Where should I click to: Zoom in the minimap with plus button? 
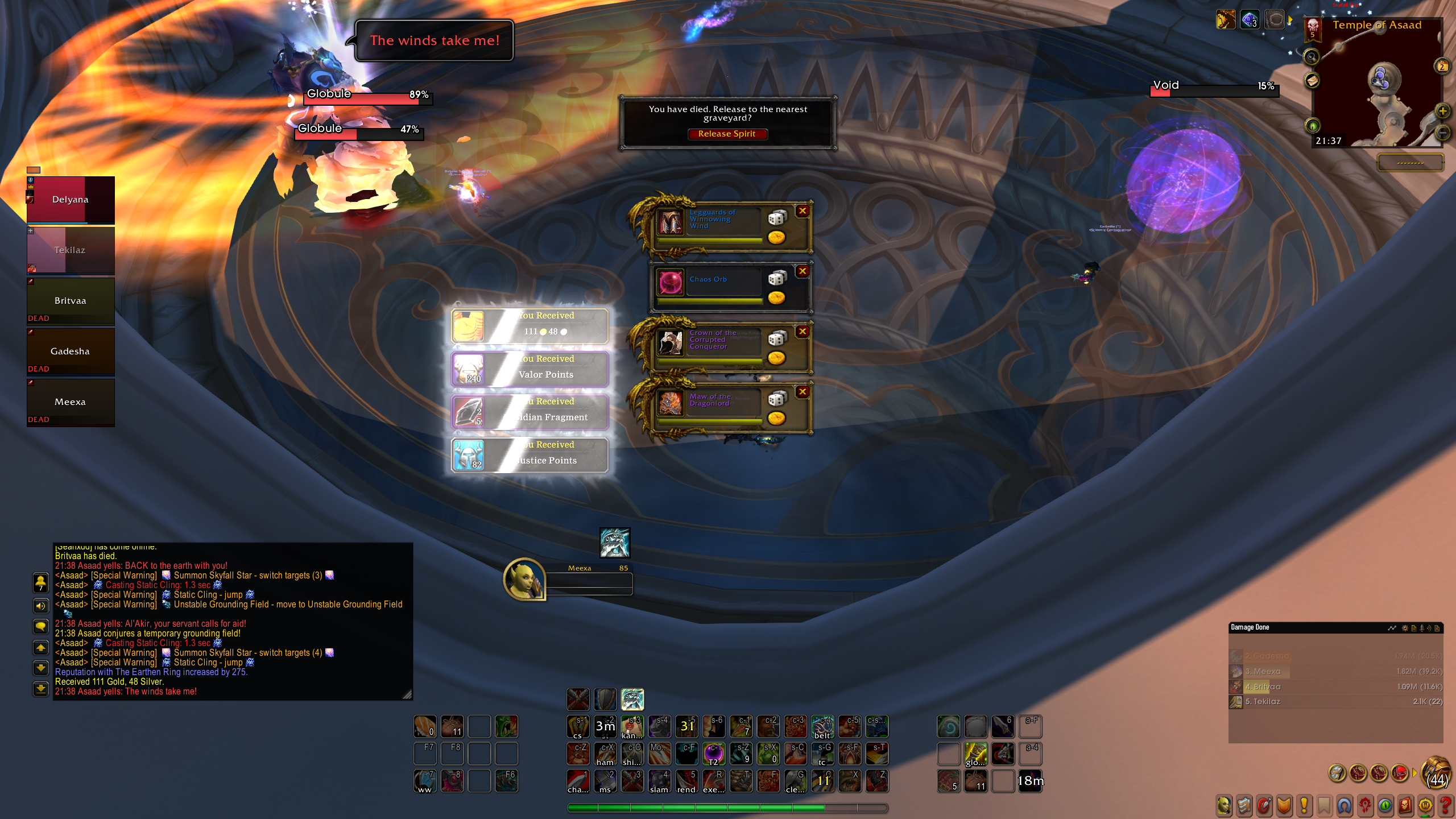coord(1442,111)
